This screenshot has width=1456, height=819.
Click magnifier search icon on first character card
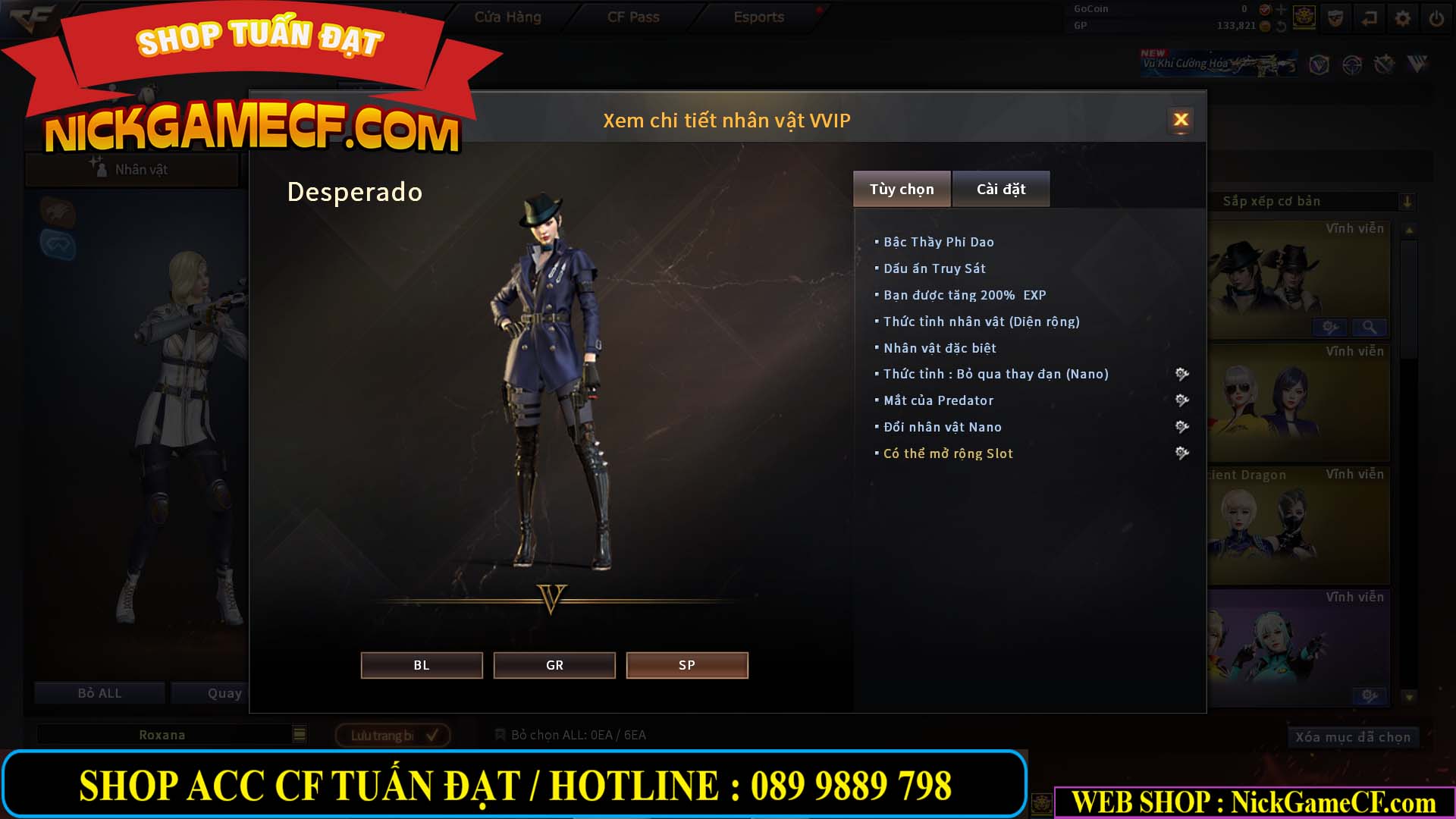tap(1370, 327)
